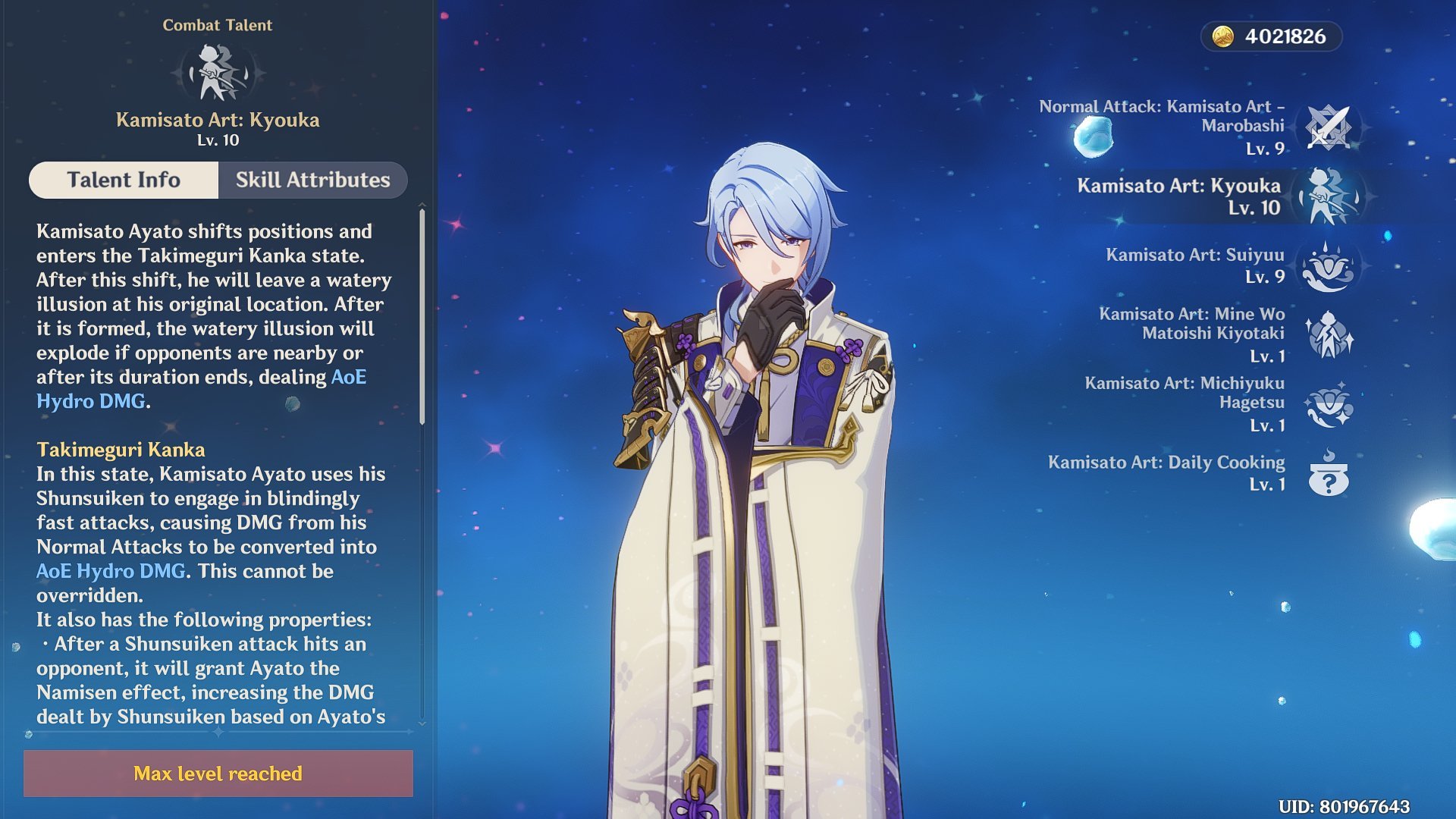Select the Talent Info tab

124,180
